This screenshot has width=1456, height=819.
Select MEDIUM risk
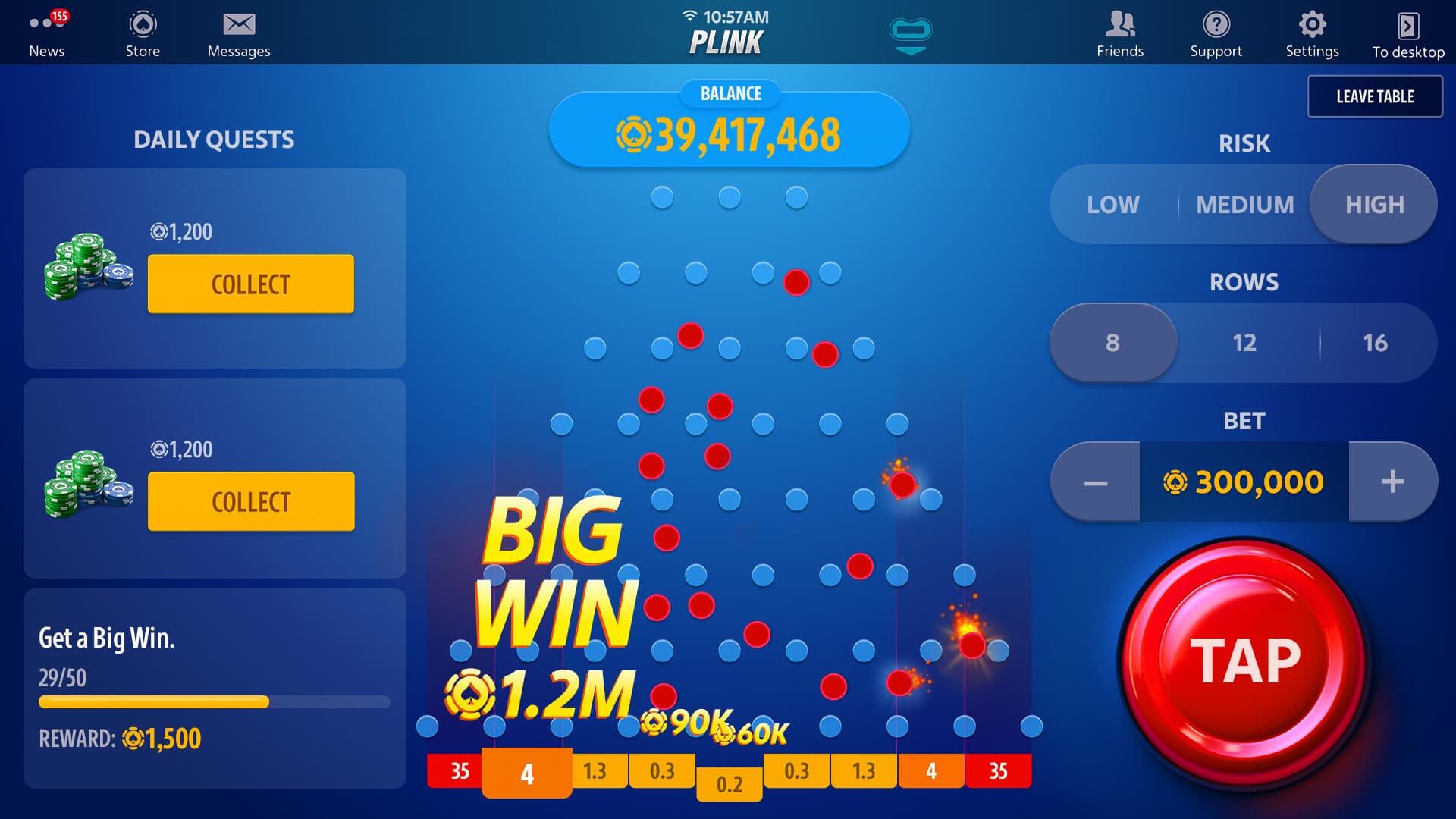tap(1244, 204)
